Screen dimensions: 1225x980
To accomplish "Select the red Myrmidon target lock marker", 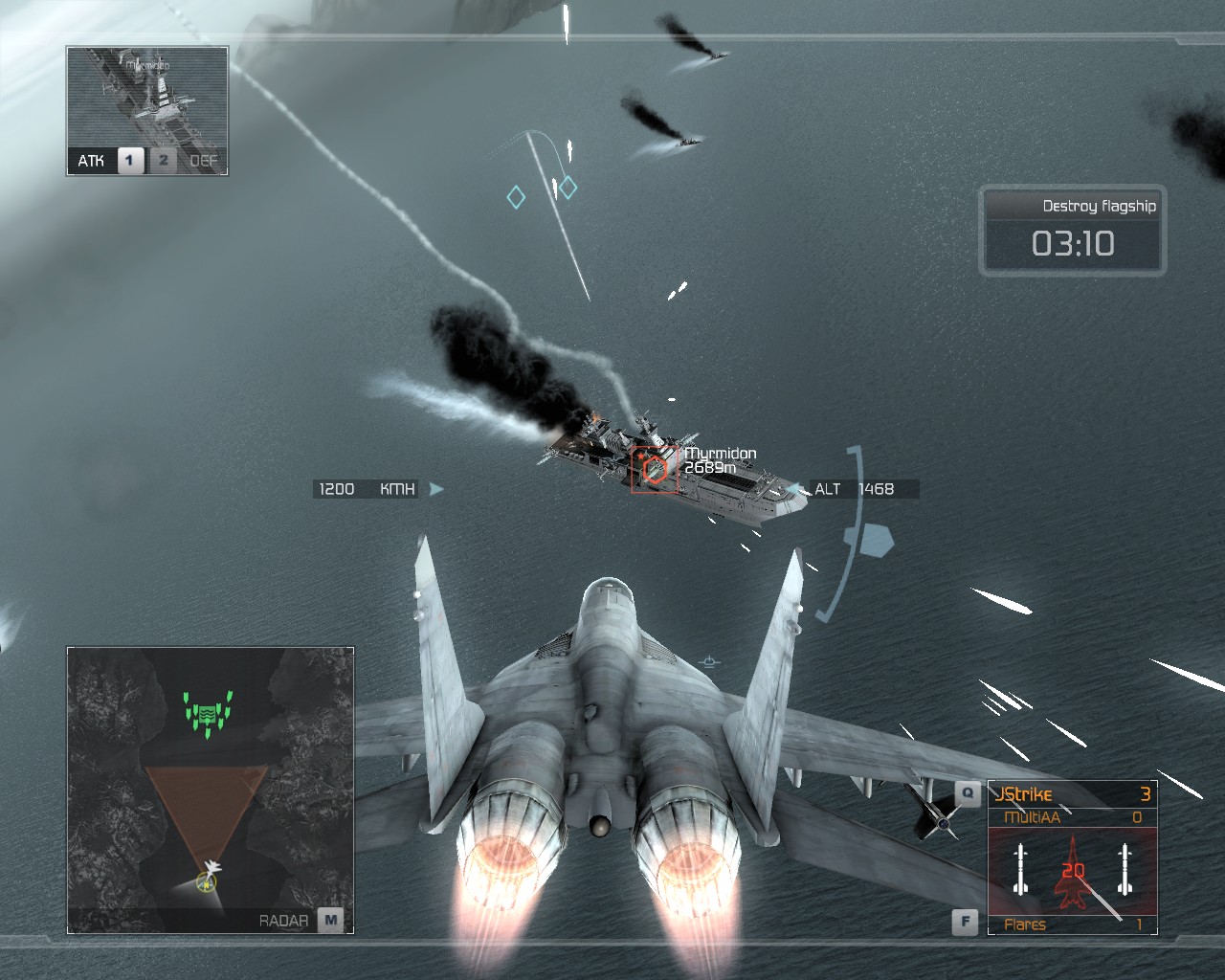I will (x=655, y=469).
